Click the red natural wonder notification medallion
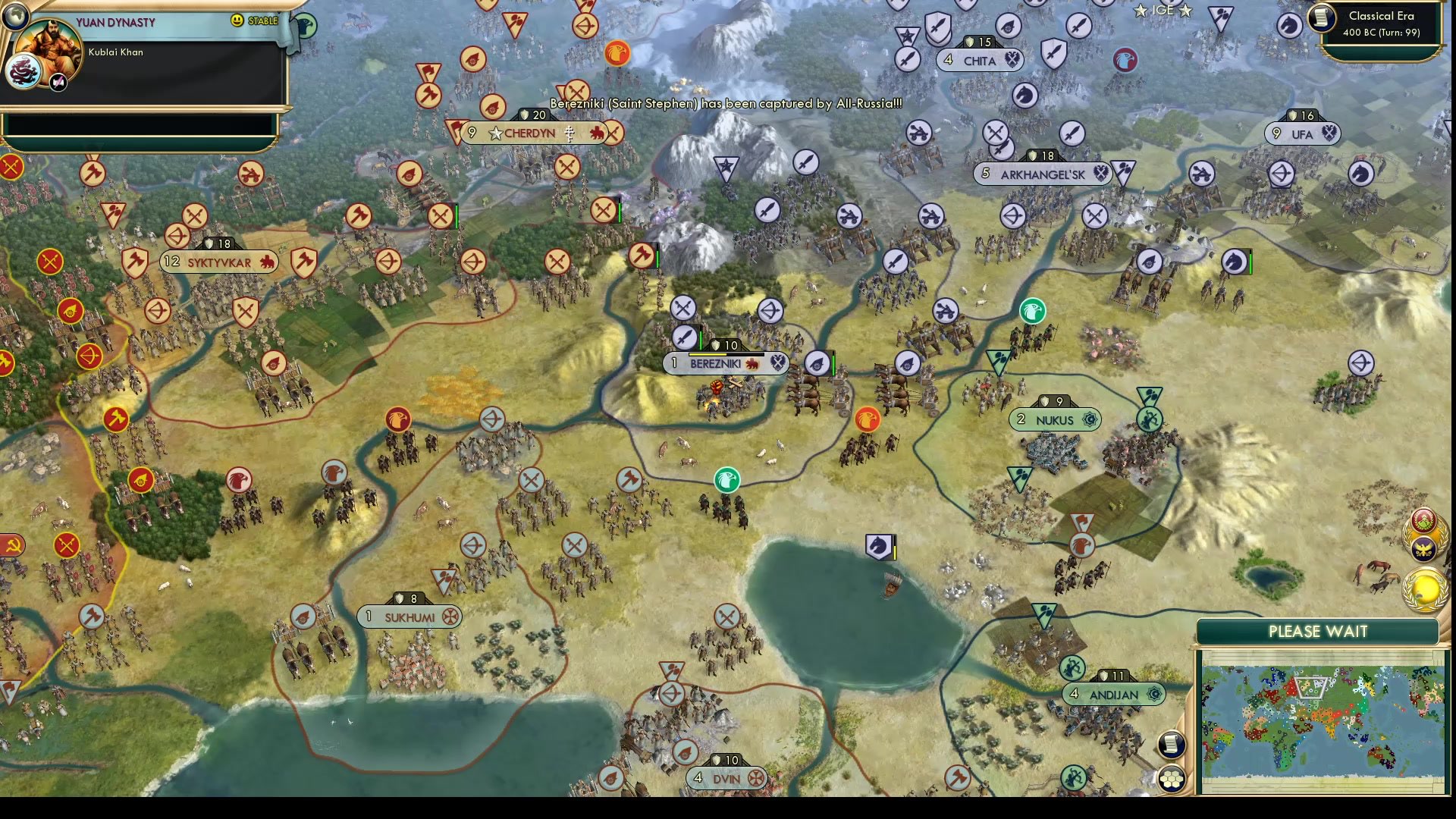 tap(1423, 521)
